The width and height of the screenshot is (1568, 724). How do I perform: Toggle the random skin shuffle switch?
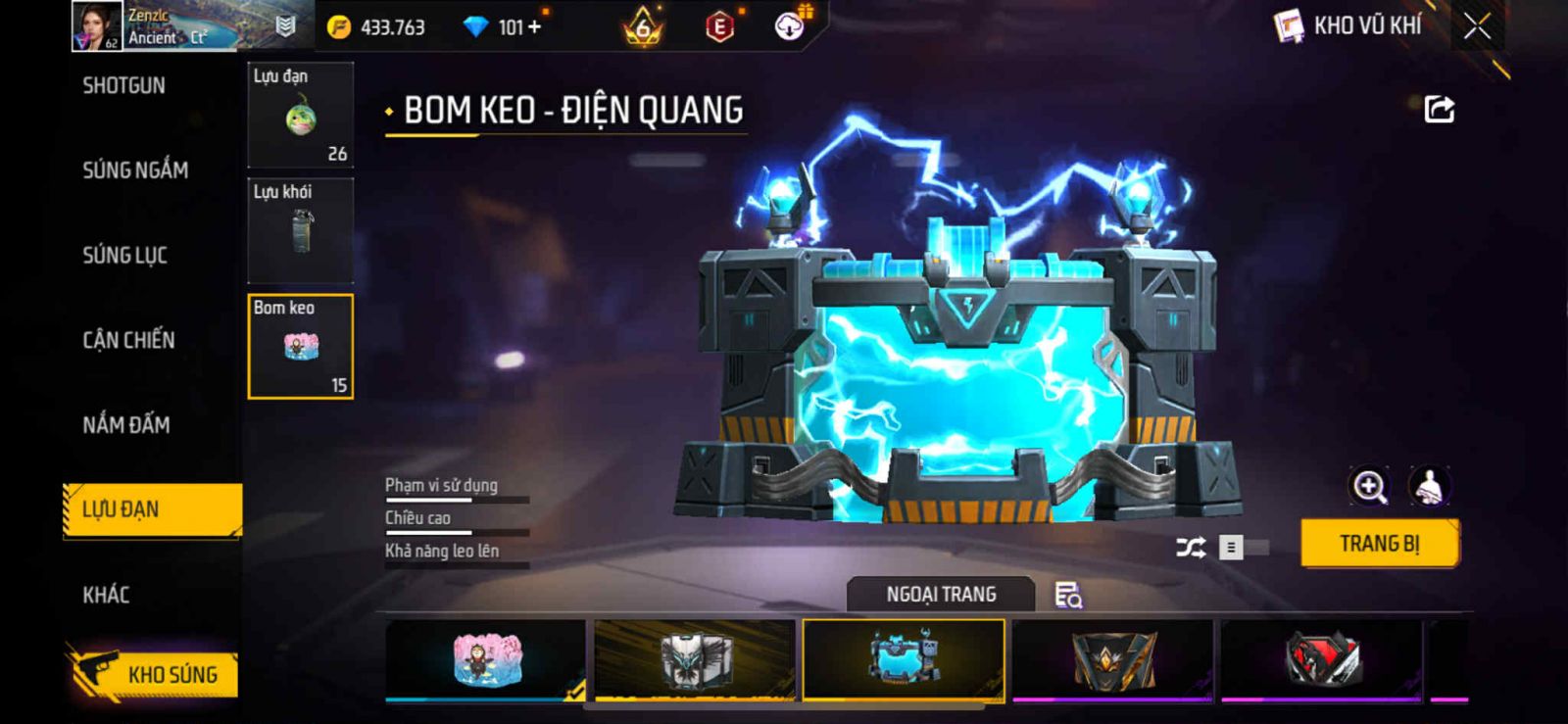[x=1243, y=548]
